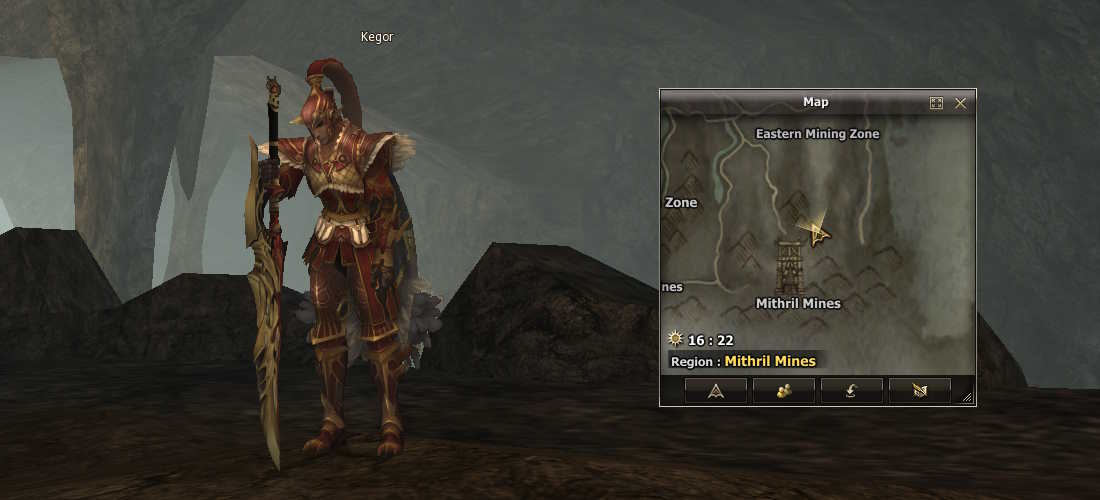Click the player arrow marker on map
This screenshot has height=500, width=1100.
tap(819, 234)
